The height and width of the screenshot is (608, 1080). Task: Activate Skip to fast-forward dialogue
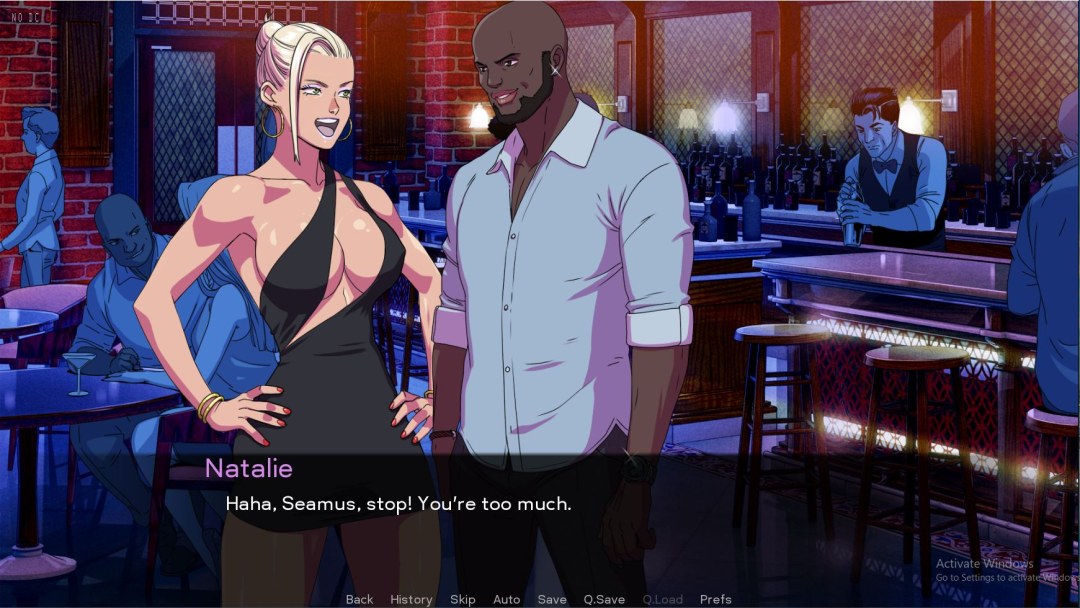pyautogui.click(x=463, y=599)
